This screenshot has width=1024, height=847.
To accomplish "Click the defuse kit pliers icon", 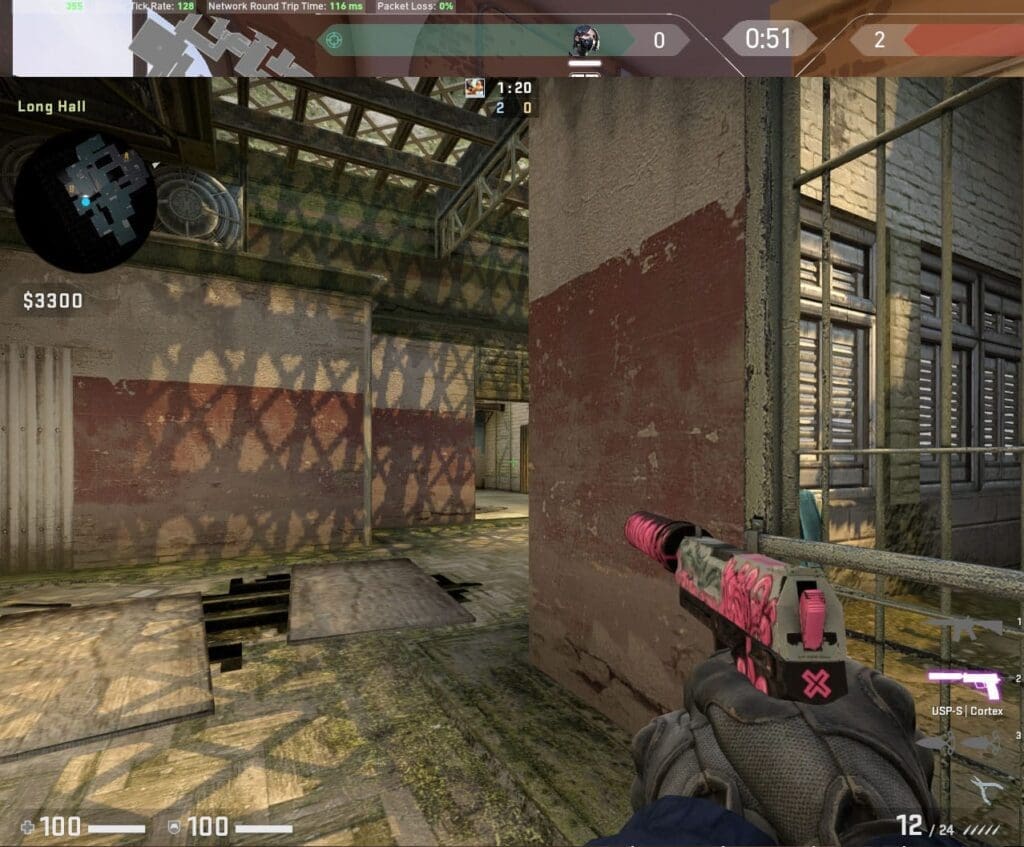I will [x=988, y=790].
